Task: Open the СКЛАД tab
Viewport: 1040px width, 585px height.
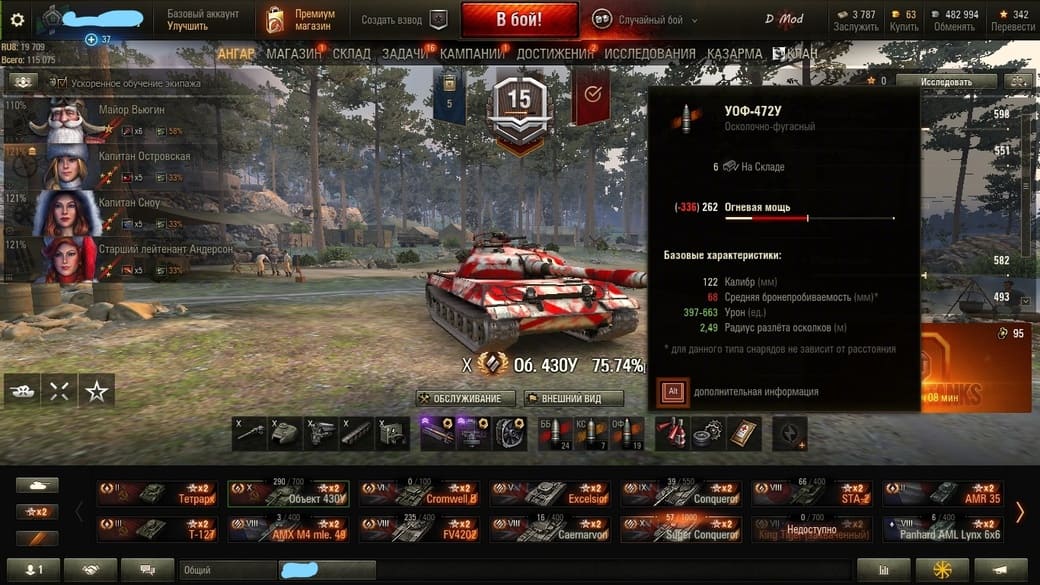Action: click(351, 53)
